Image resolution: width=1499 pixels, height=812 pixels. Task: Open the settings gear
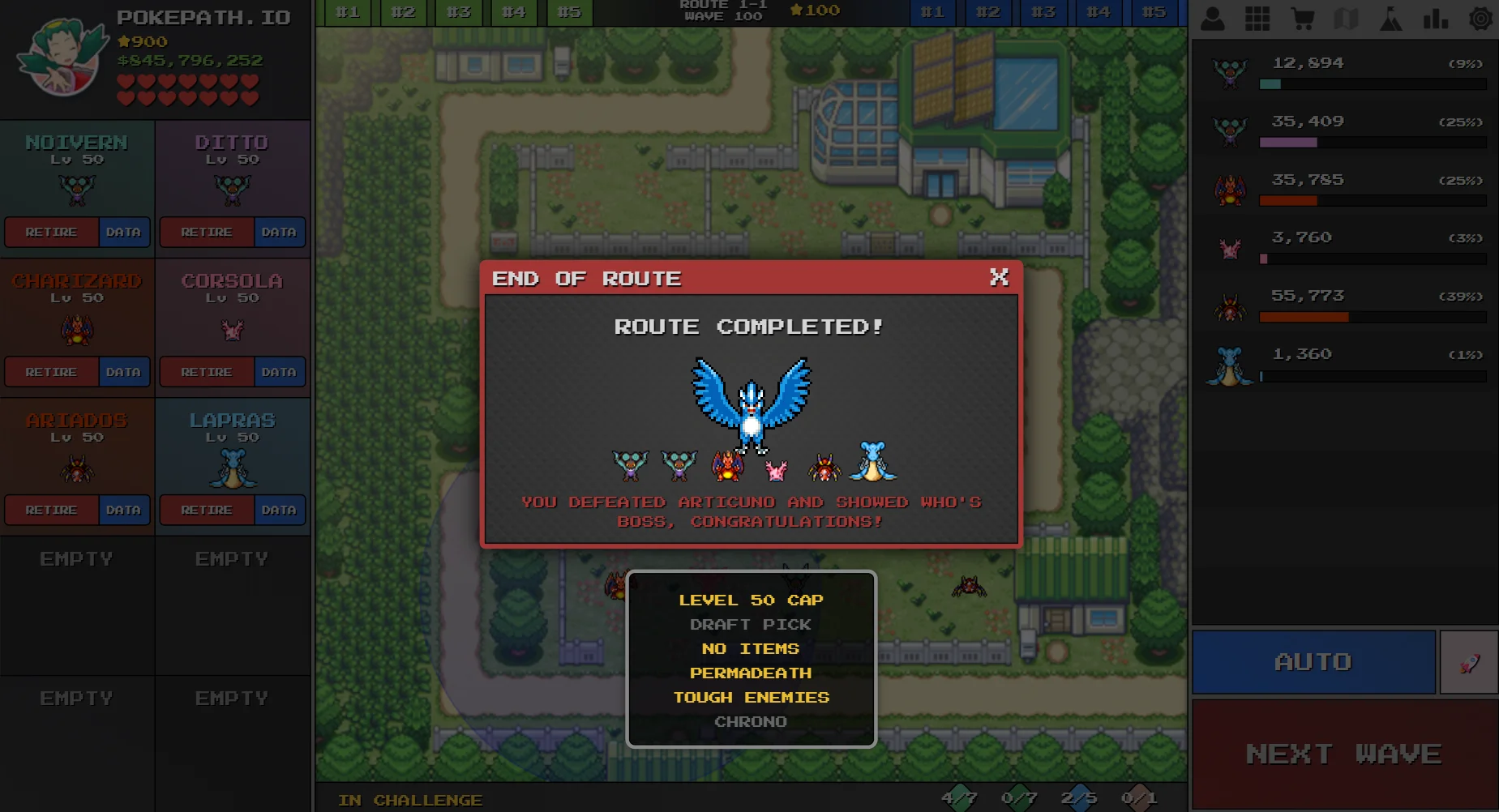click(1480, 18)
